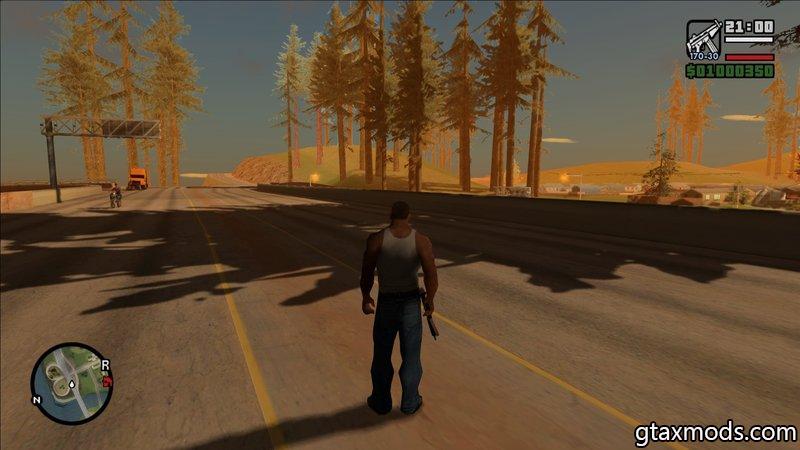Screen dimensions: 800x450
Task: Click the R marker on the minimap
Action: click(x=105, y=364)
